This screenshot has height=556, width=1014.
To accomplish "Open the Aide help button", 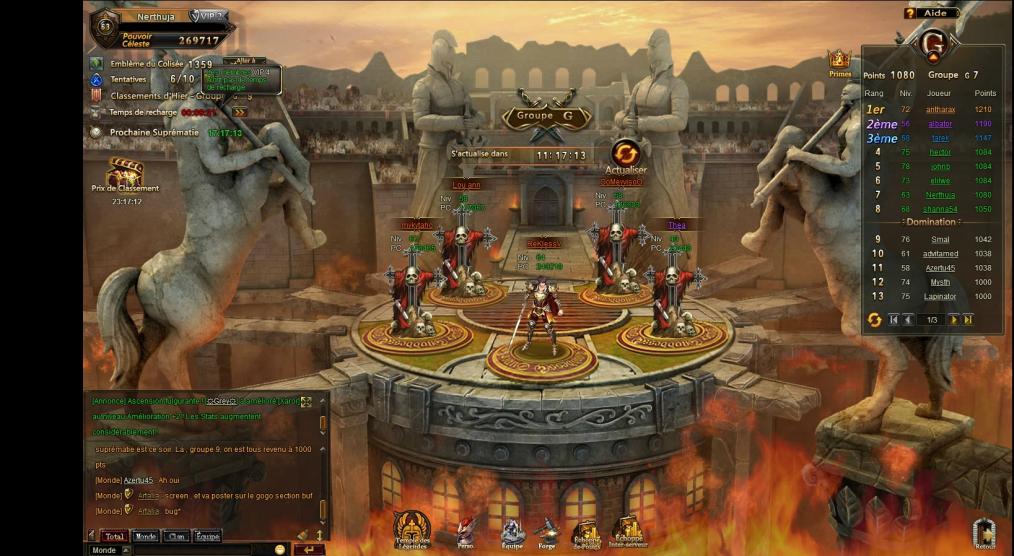I will [x=930, y=13].
